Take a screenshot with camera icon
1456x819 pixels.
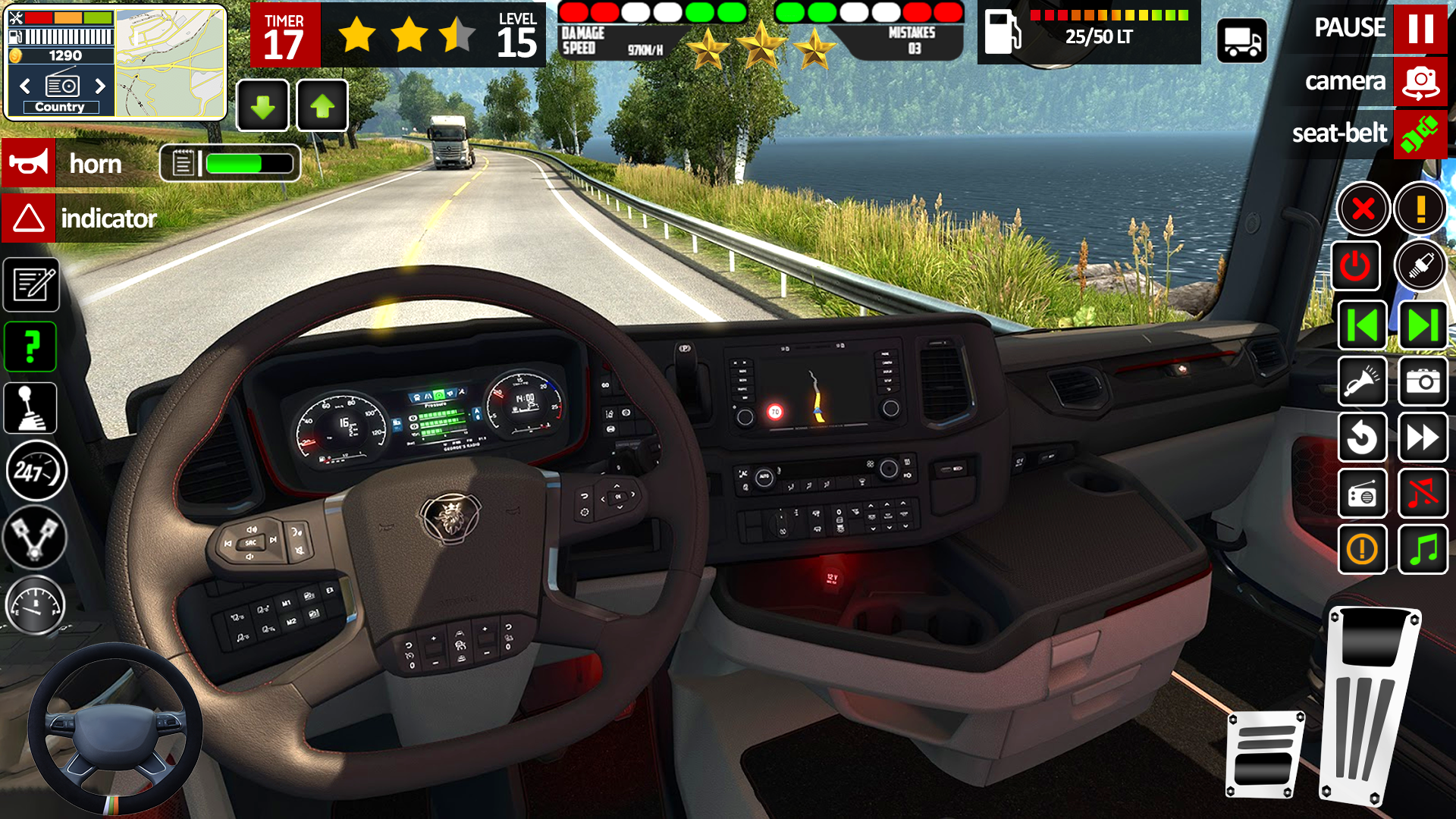1423,381
